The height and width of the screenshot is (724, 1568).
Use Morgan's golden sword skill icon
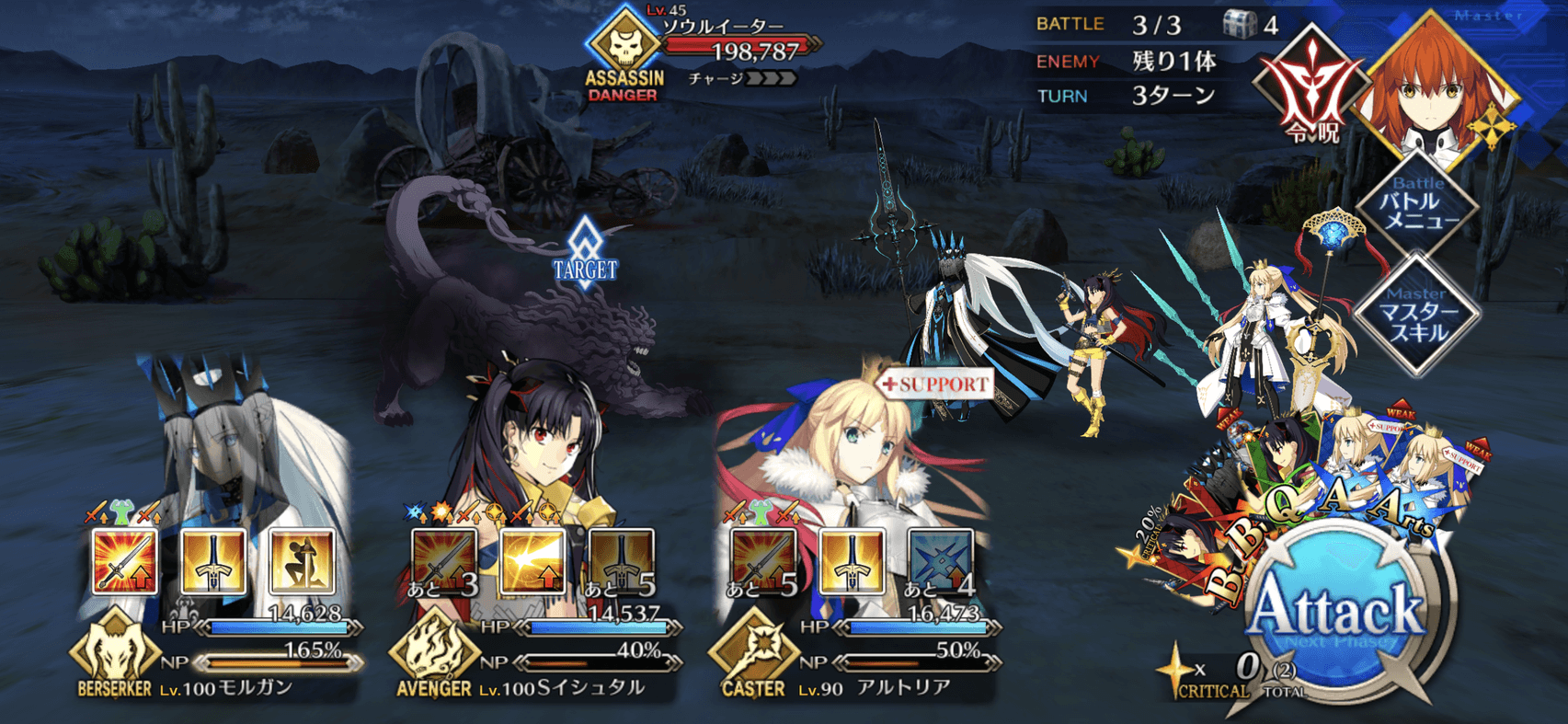[x=213, y=561]
